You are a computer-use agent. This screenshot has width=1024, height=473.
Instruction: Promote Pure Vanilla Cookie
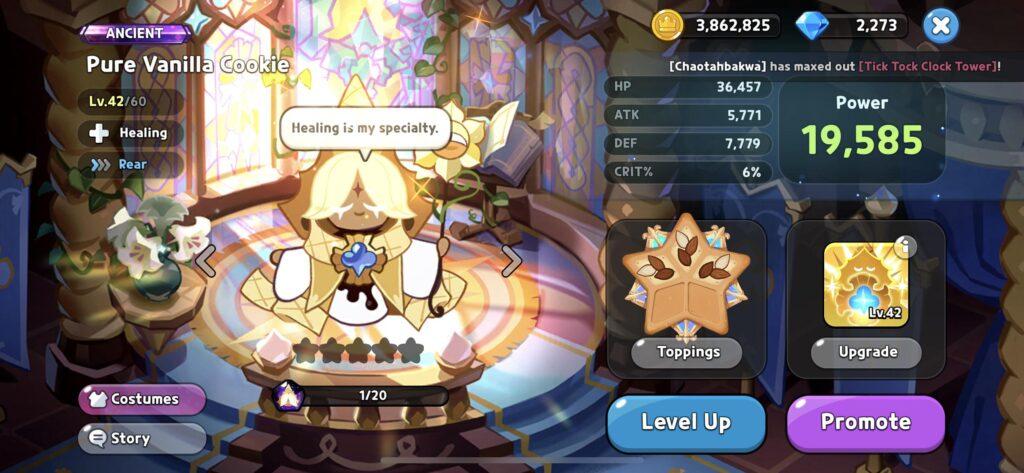[x=865, y=423]
